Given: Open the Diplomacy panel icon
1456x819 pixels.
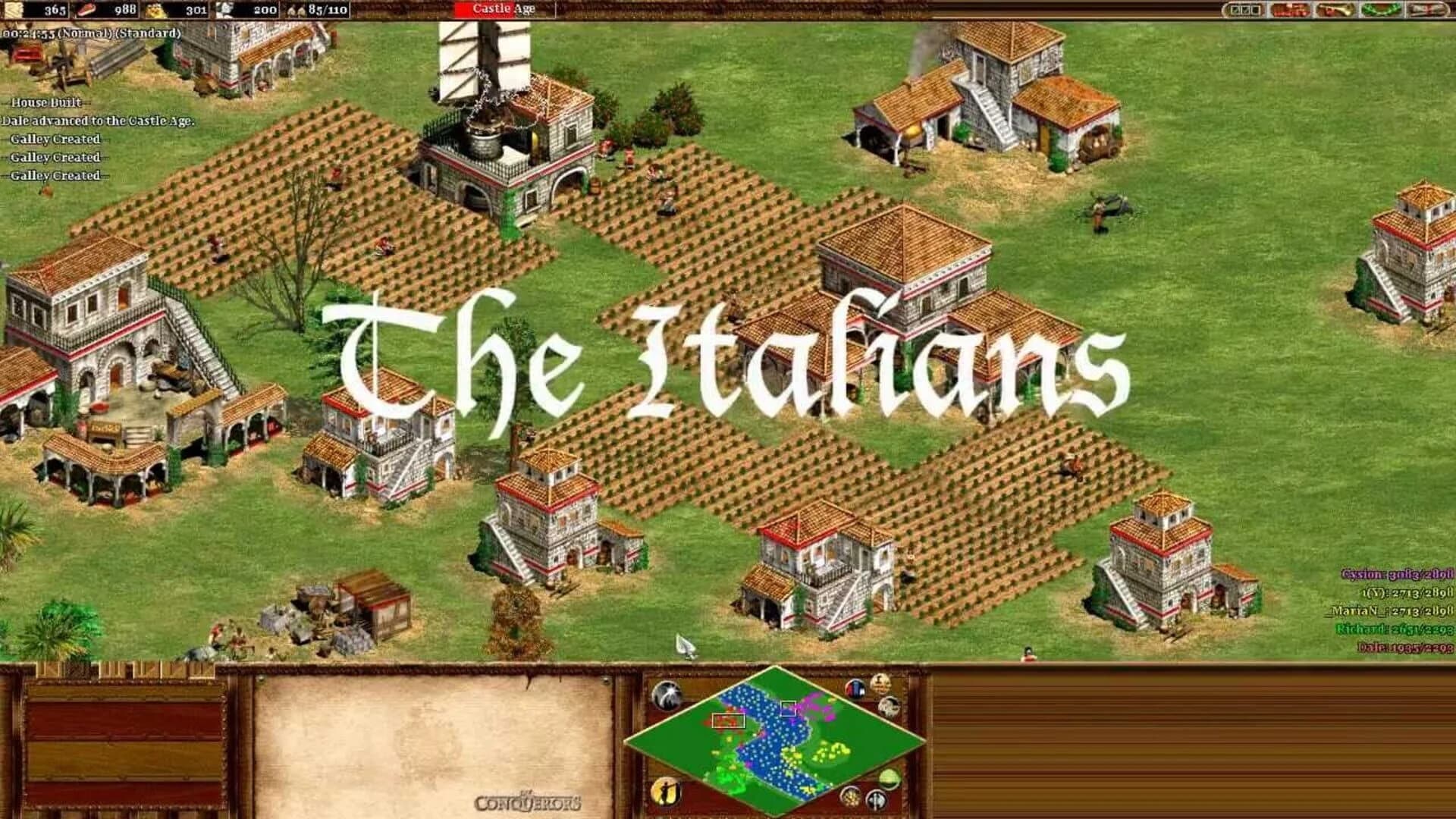Looking at the screenshot, I should pos(1290,11).
